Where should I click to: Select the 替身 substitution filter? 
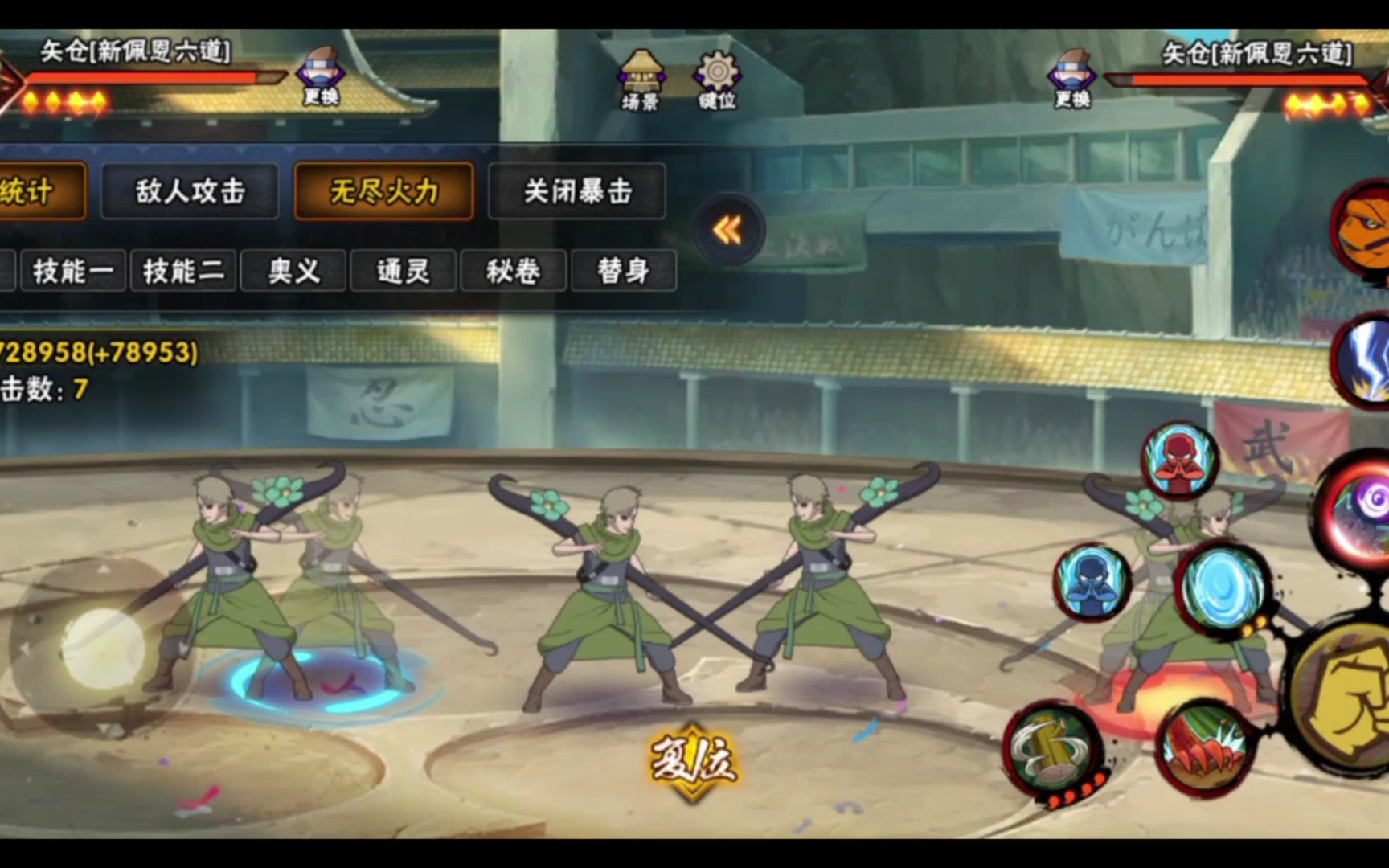click(623, 271)
